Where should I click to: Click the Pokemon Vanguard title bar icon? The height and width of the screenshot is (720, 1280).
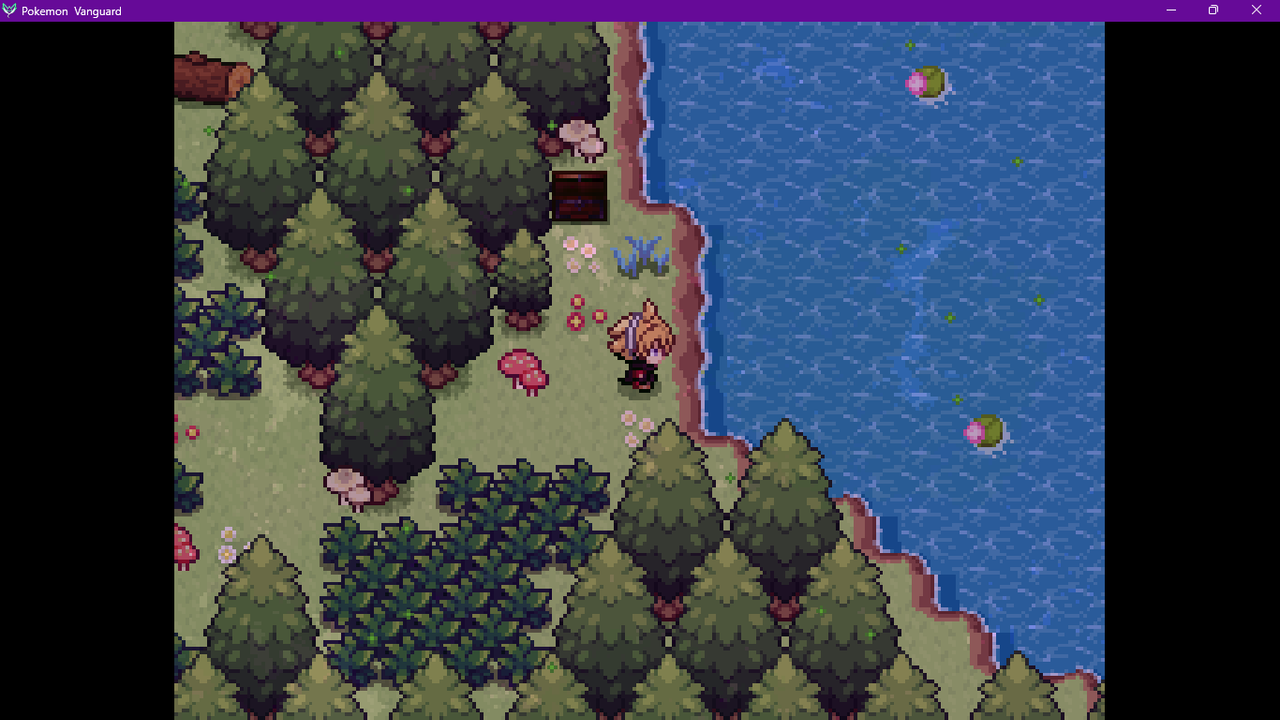coord(10,10)
